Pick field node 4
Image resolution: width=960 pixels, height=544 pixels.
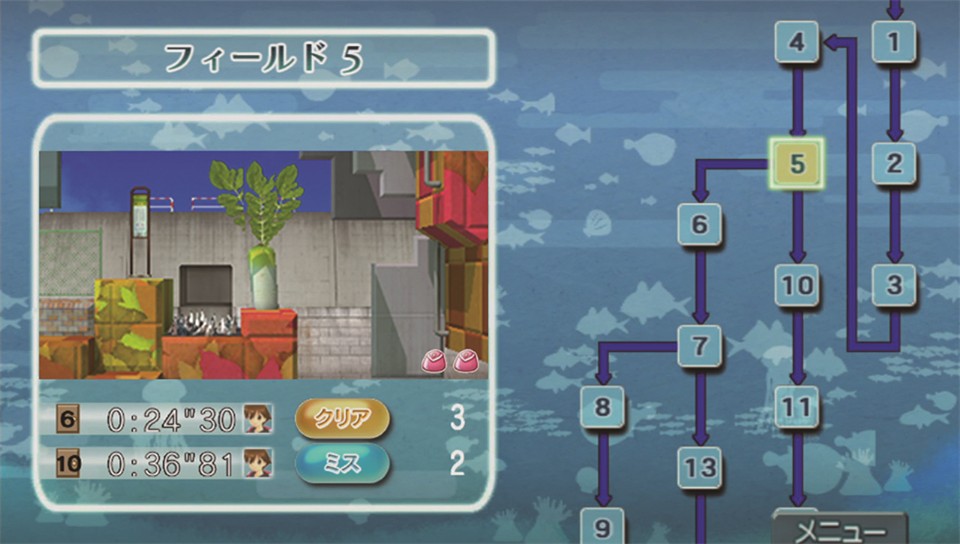(x=796, y=43)
